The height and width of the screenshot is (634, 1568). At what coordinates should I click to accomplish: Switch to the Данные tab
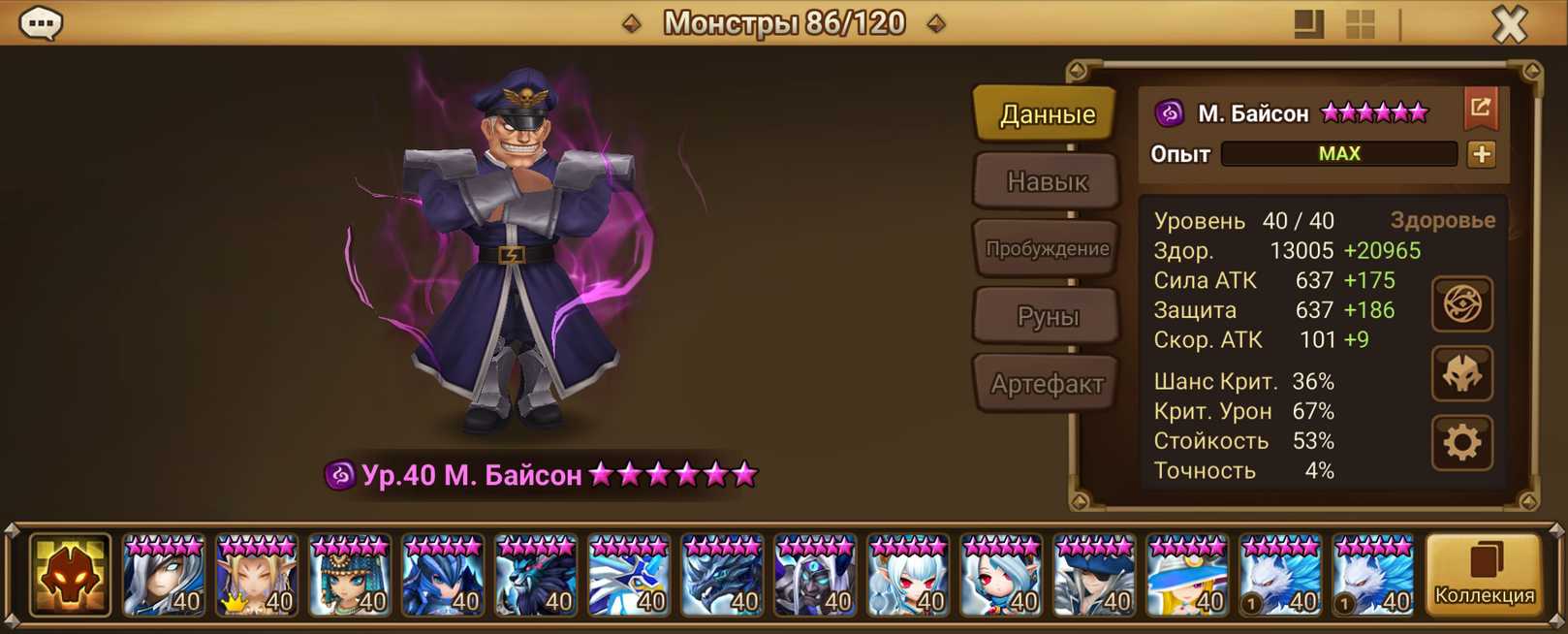coord(1047,114)
